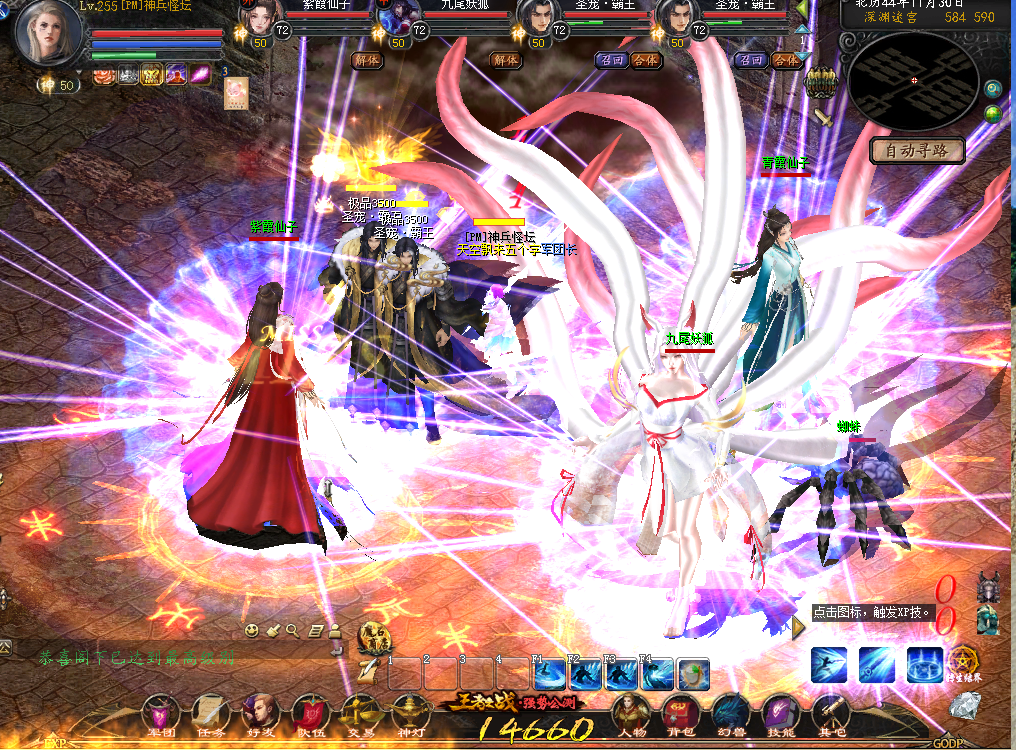Click the circular minimap

tap(912, 80)
